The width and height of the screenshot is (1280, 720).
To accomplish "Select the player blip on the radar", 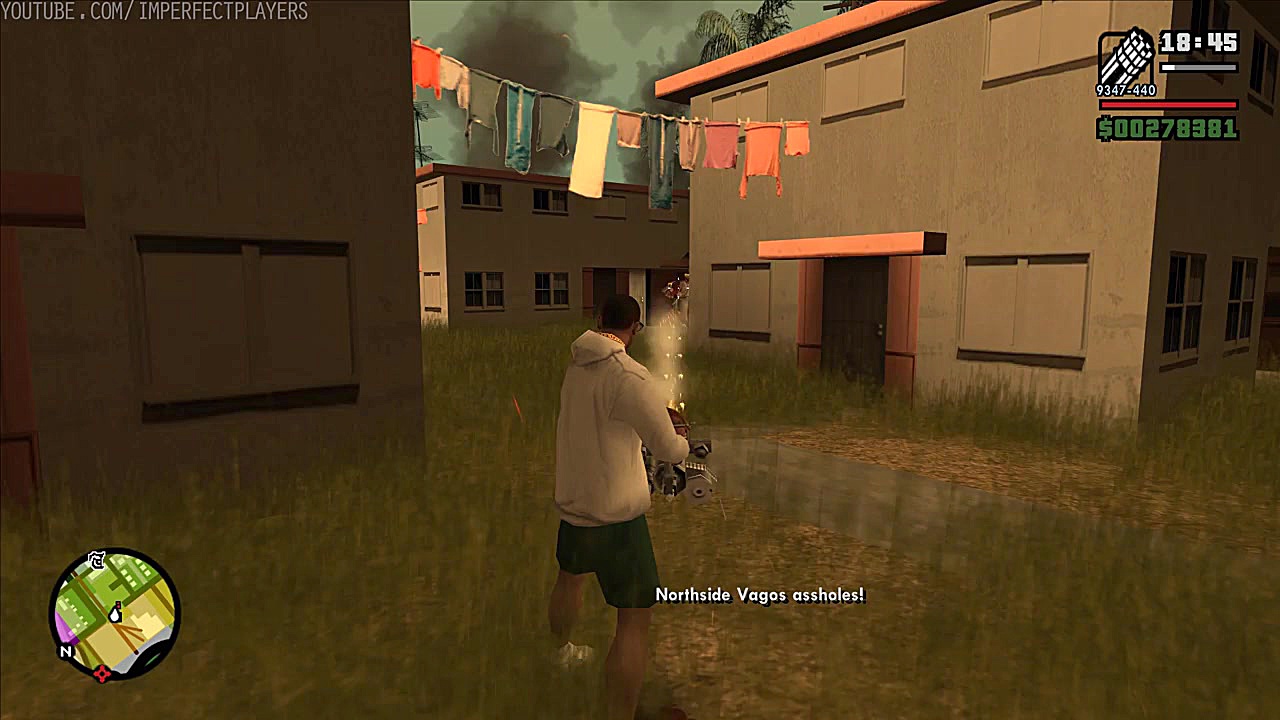I will point(114,615).
